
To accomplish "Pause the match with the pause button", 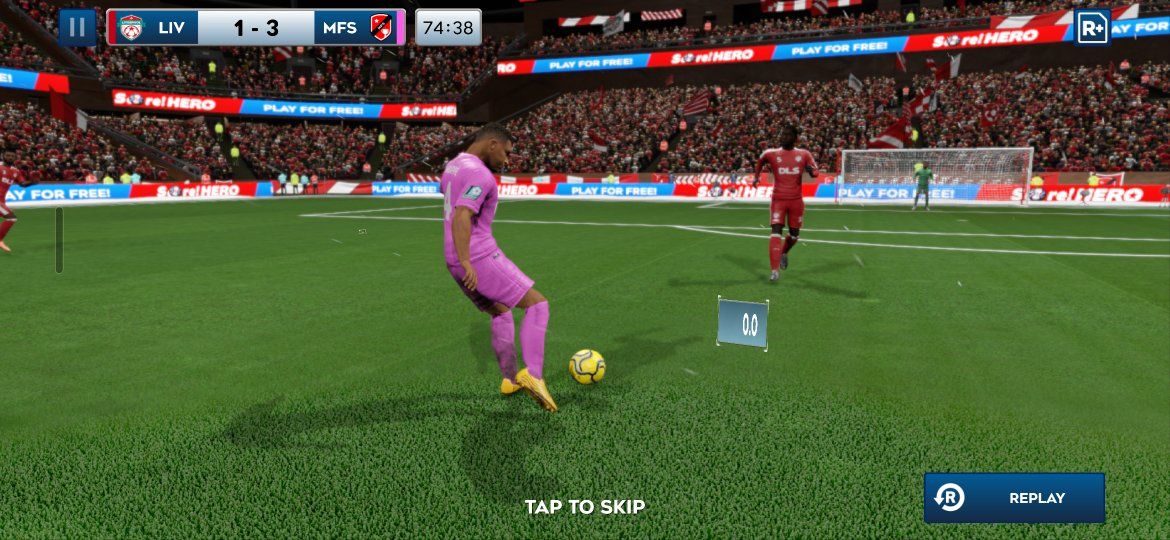I will click(77, 28).
